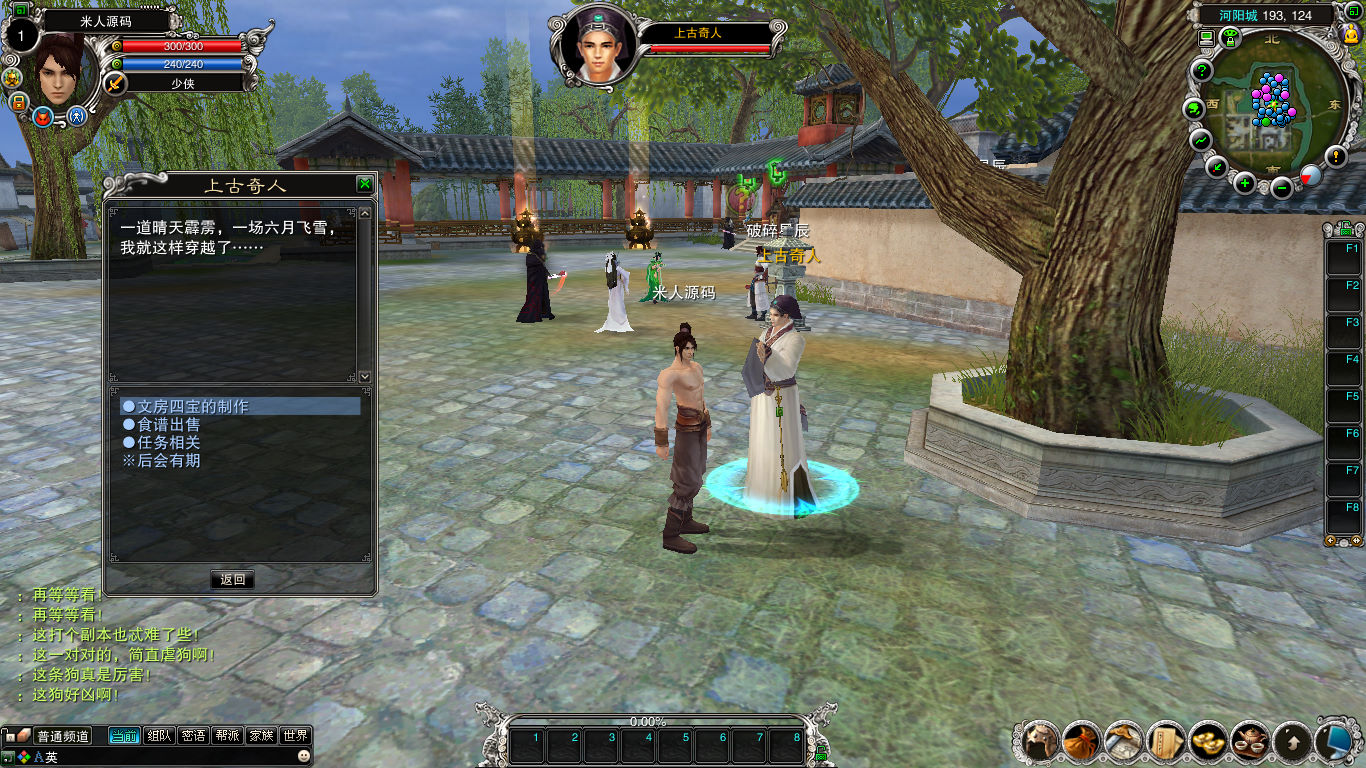Open the question mark help button by the minimap

(x=1201, y=71)
